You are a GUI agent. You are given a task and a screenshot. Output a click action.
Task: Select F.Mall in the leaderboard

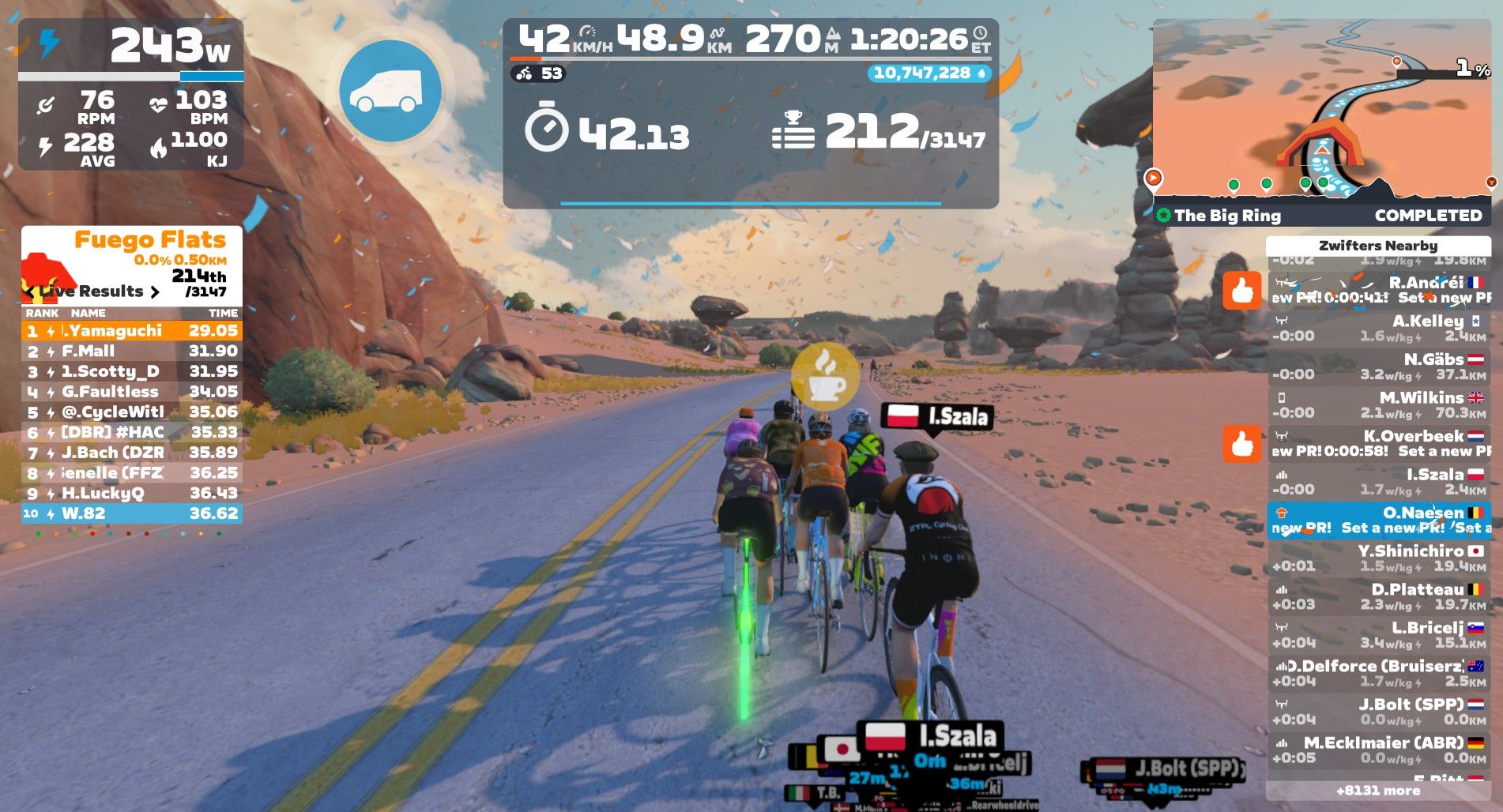point(131,351)
